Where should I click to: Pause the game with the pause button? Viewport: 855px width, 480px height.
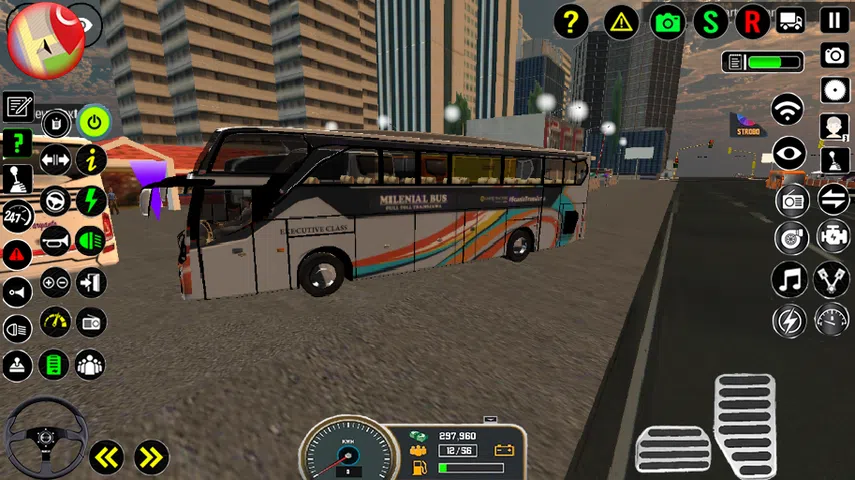tap(834, 19)
